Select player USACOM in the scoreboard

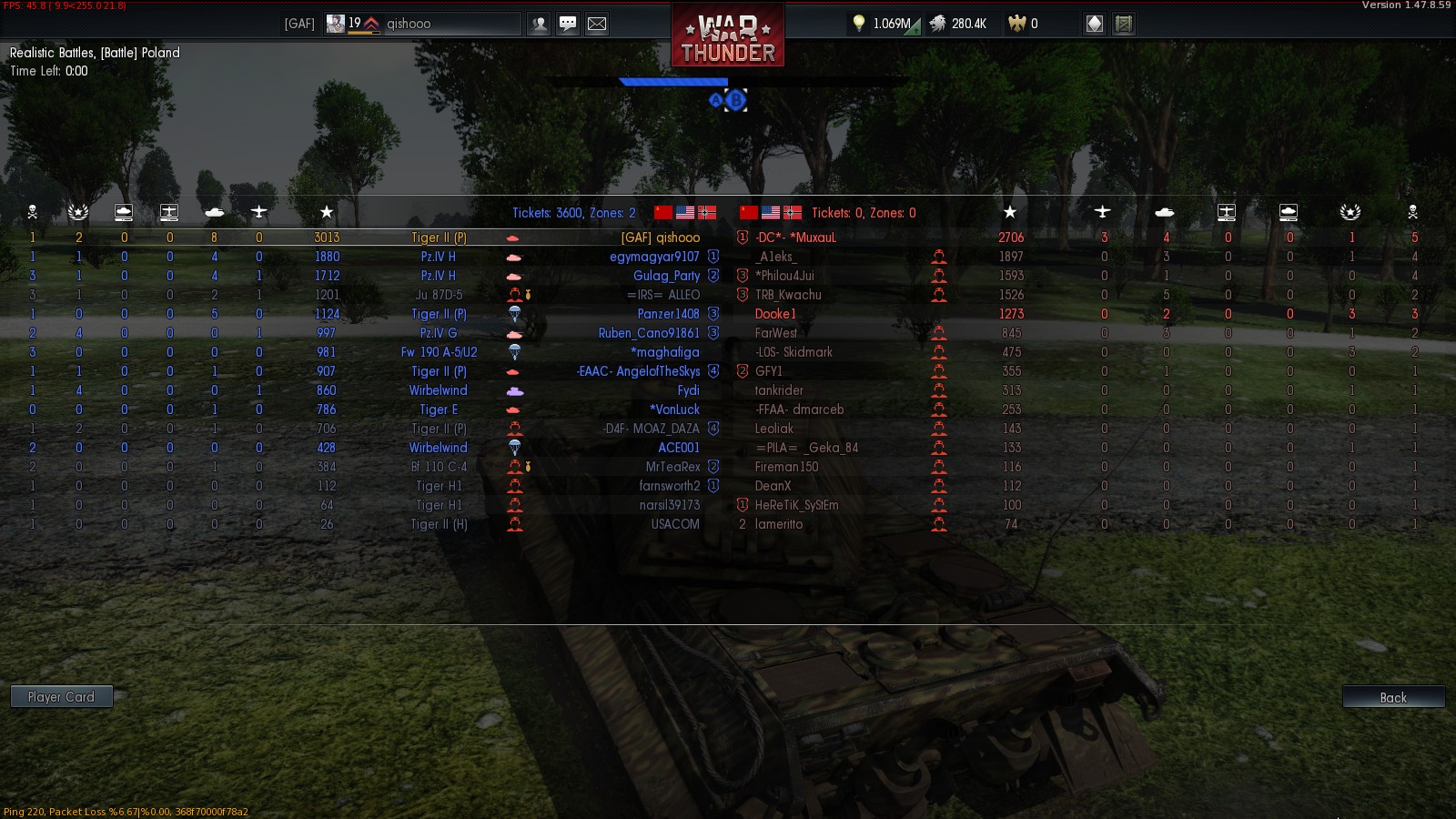(x=675, y=524)
